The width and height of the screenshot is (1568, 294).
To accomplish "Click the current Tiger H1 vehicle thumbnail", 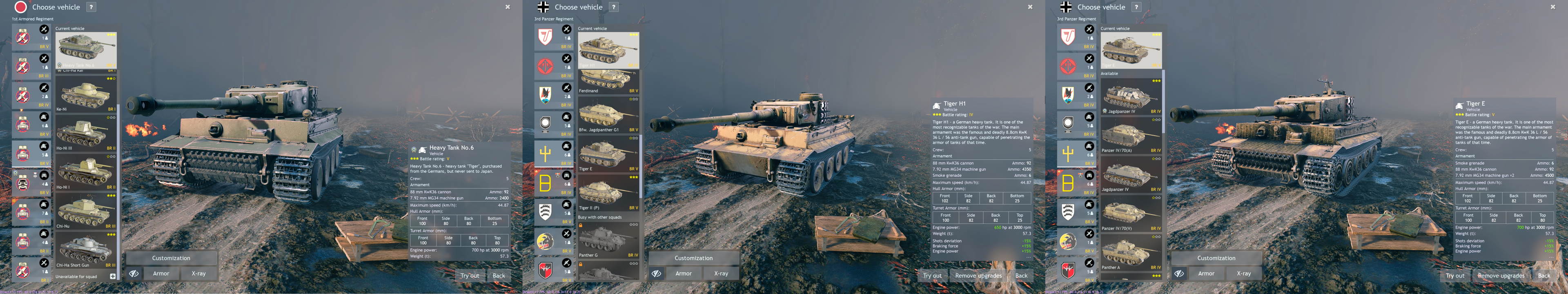I will (608, 49).
